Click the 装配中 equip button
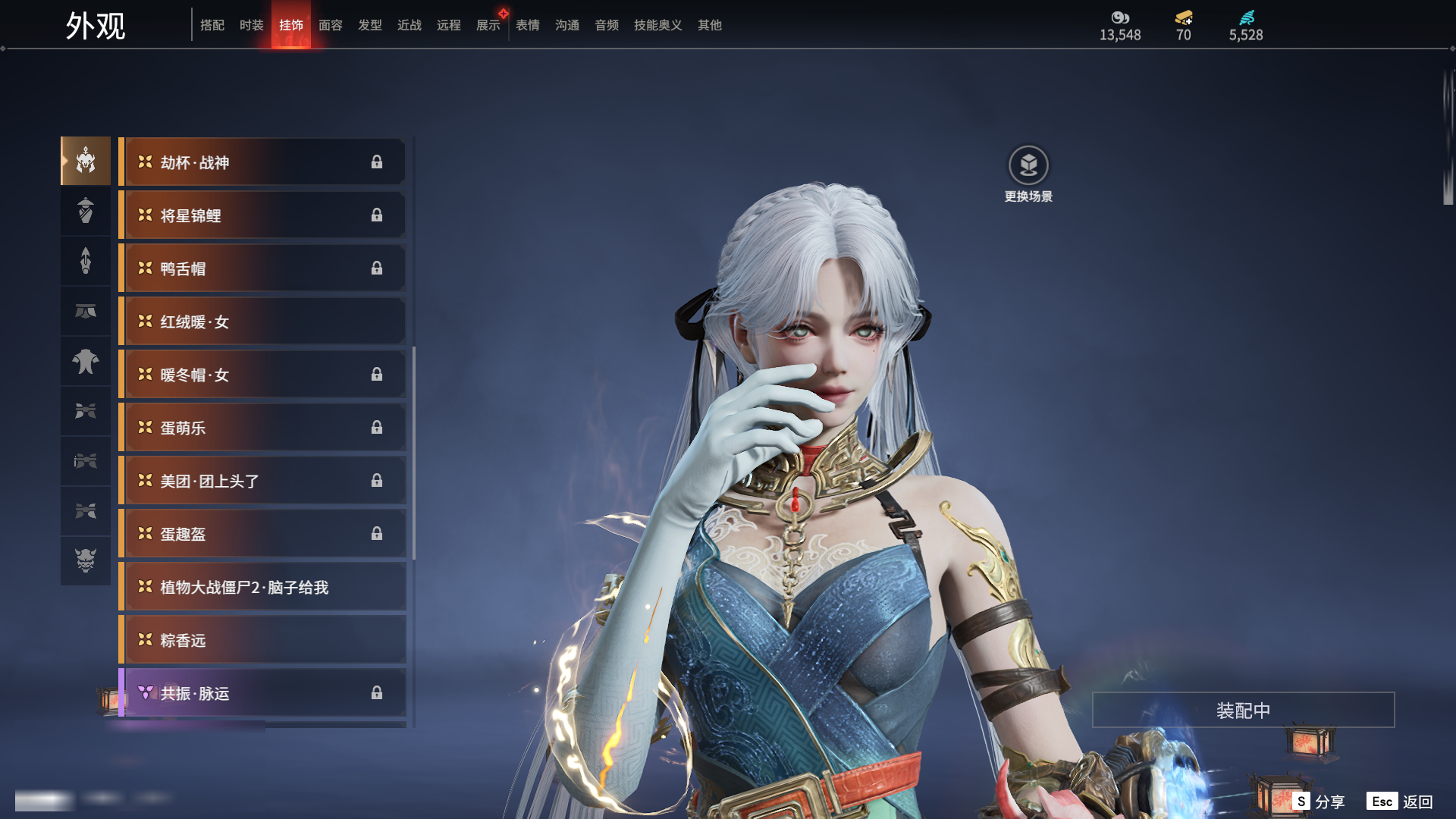 [x=1243, y=710]
